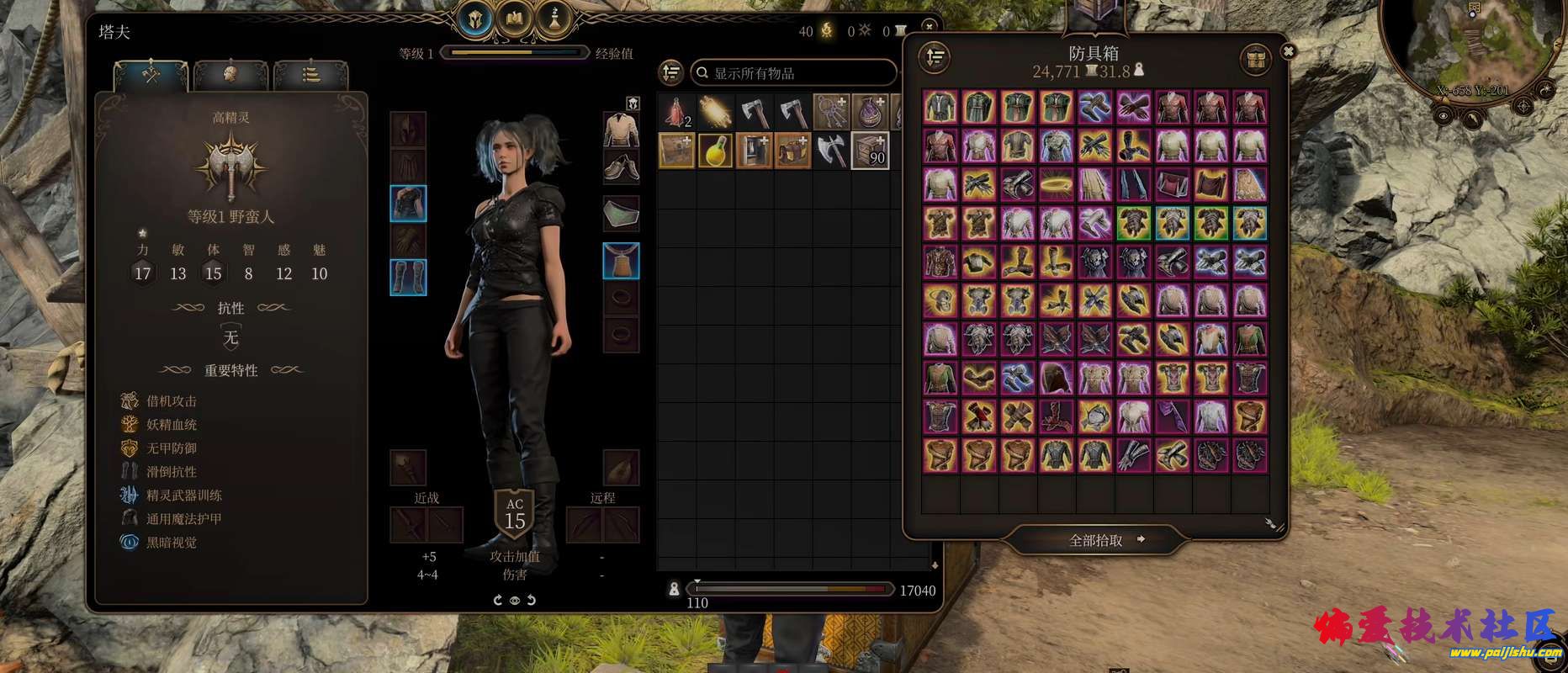Viewport: 1568px width, 673px height.
Task: Select the double-bladed greataxe in inventory
Action: (x=831, y=151)
